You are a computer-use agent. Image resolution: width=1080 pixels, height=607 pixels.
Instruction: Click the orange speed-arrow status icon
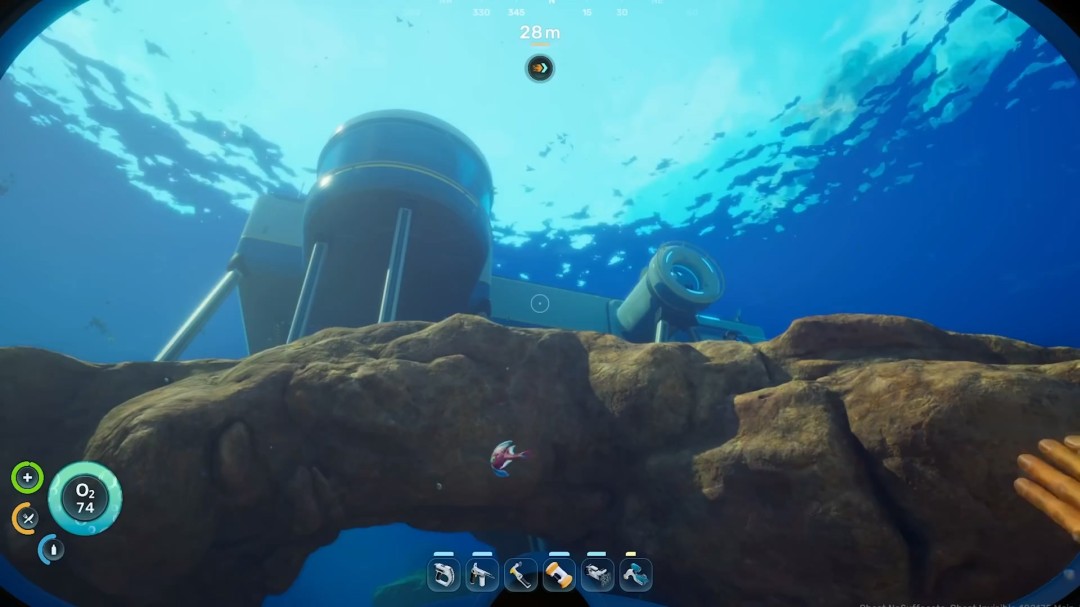pyautogui.click(x=540, y=68)
